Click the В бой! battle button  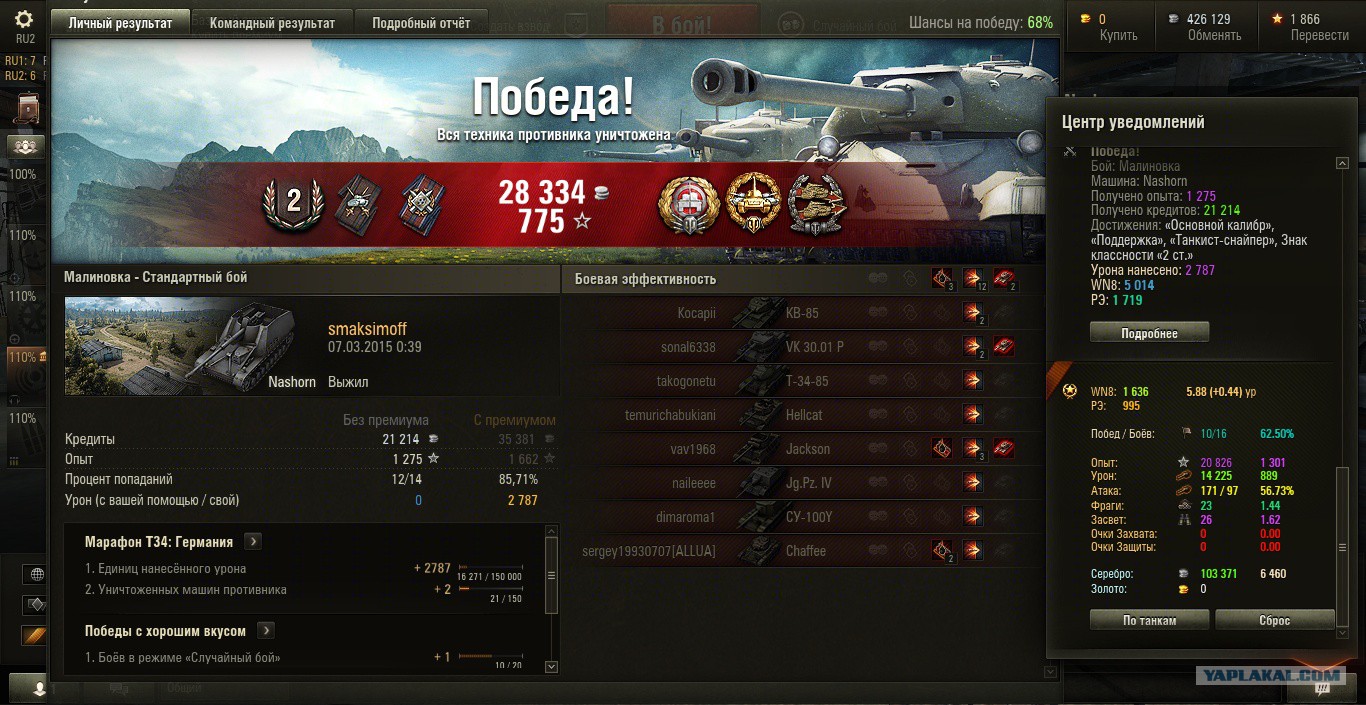[682, 24]
